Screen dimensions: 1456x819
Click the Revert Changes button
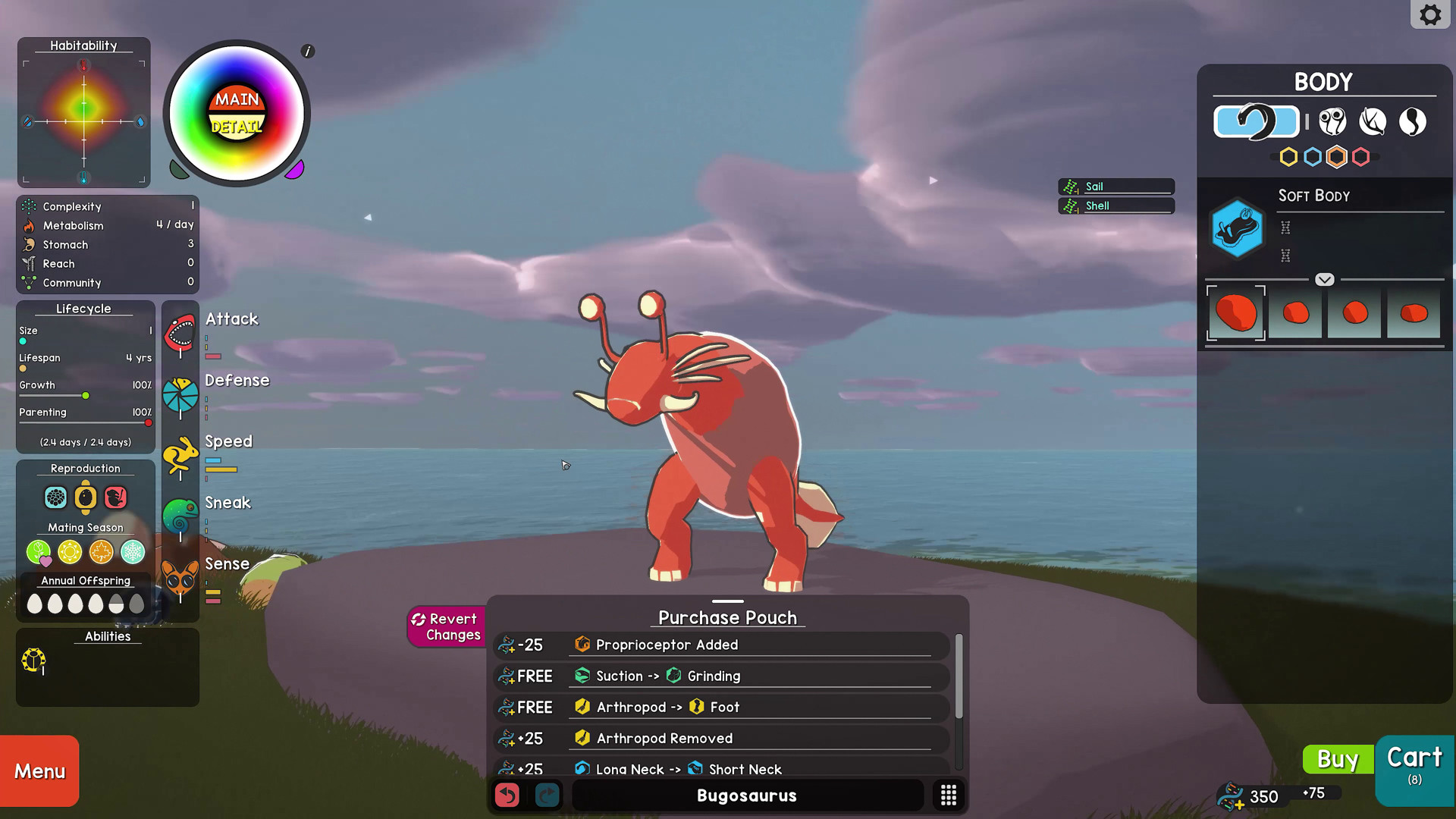click(x=447, y=626)
